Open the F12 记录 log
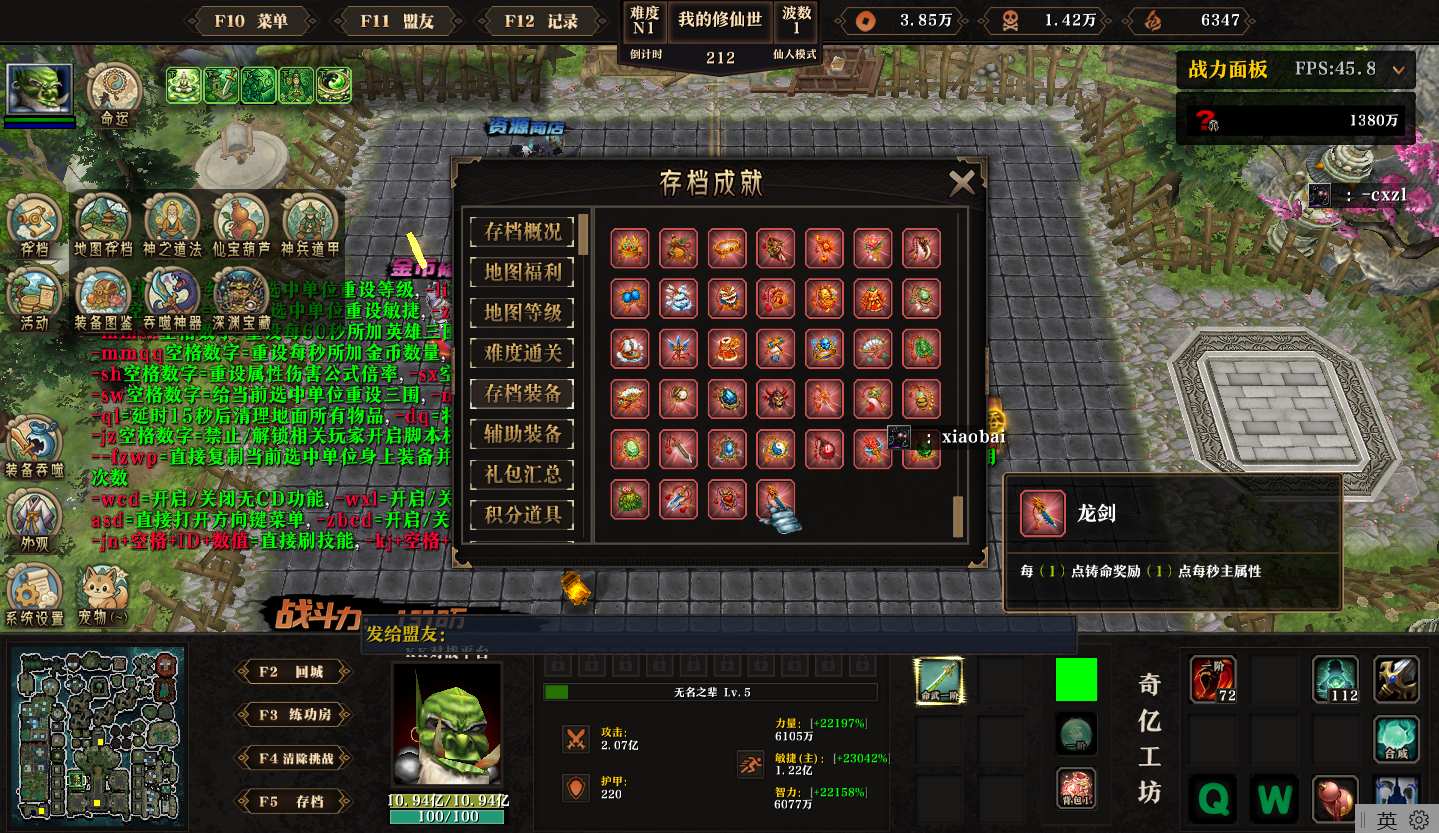Viewport: 1439px width, 833px height. [541, 21]
